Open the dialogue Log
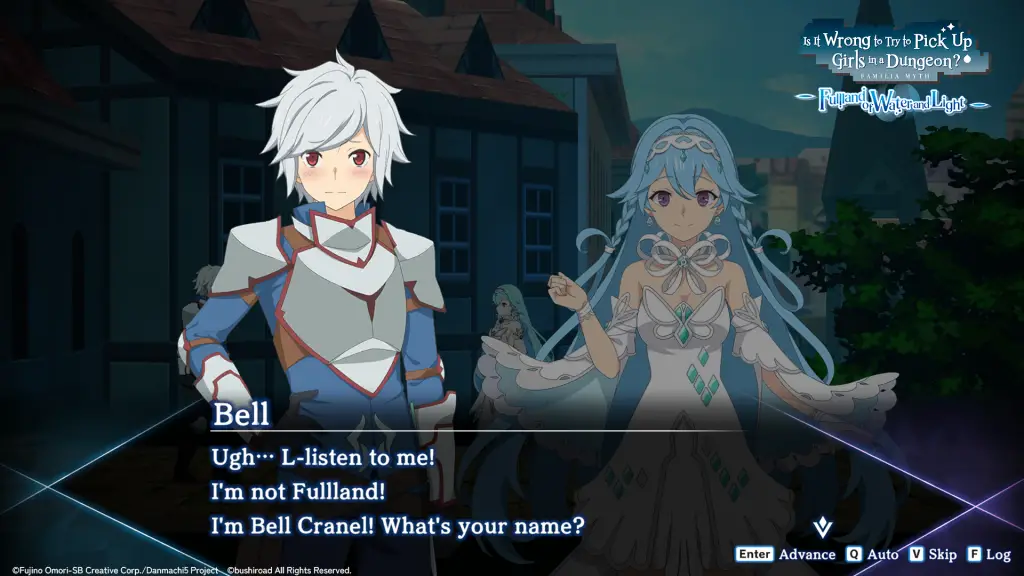Image resolution: width=1024 pixels, height=576 pixels. [988, 554]
